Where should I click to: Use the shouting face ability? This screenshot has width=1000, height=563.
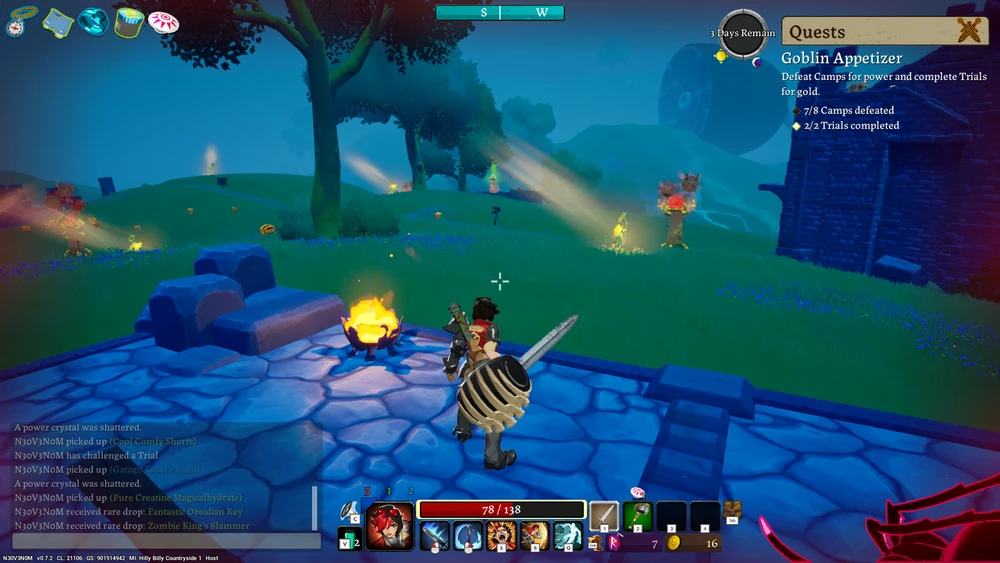tap(501, 536)
